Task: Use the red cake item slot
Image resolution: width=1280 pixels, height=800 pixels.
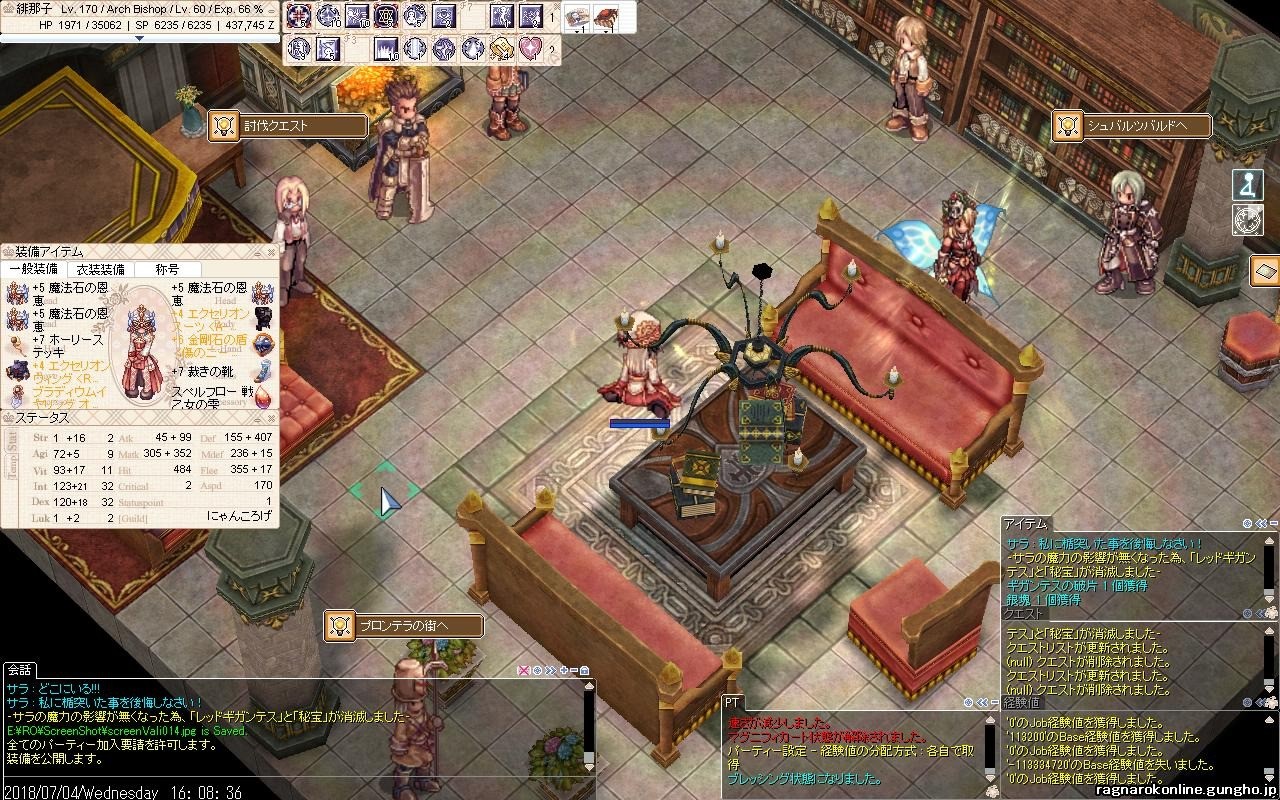Action: pyautogui.click(x=606, y=16)
